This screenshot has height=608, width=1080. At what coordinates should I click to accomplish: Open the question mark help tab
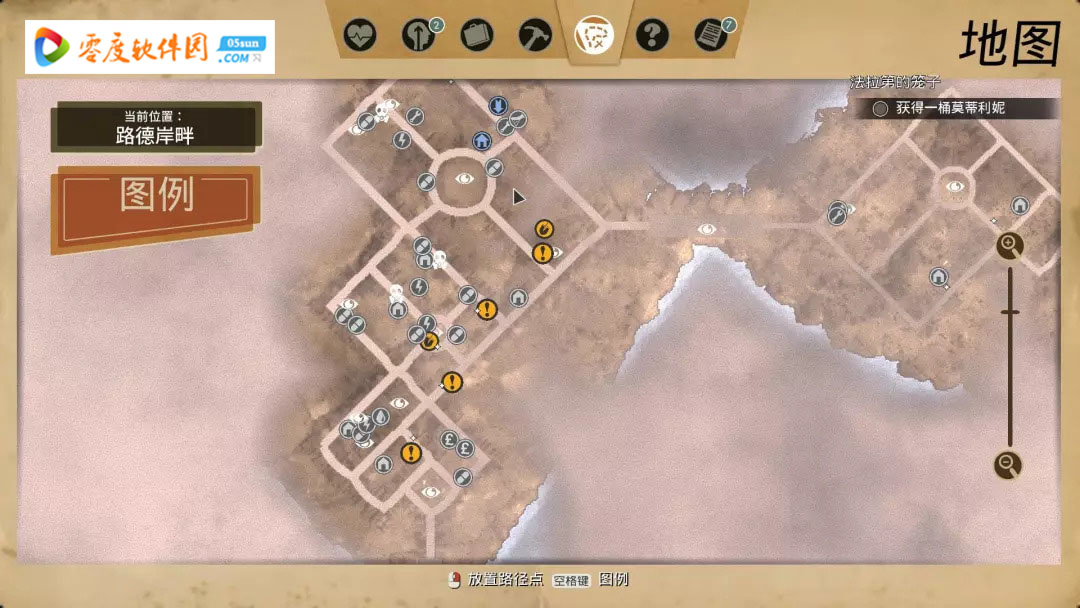652,36
